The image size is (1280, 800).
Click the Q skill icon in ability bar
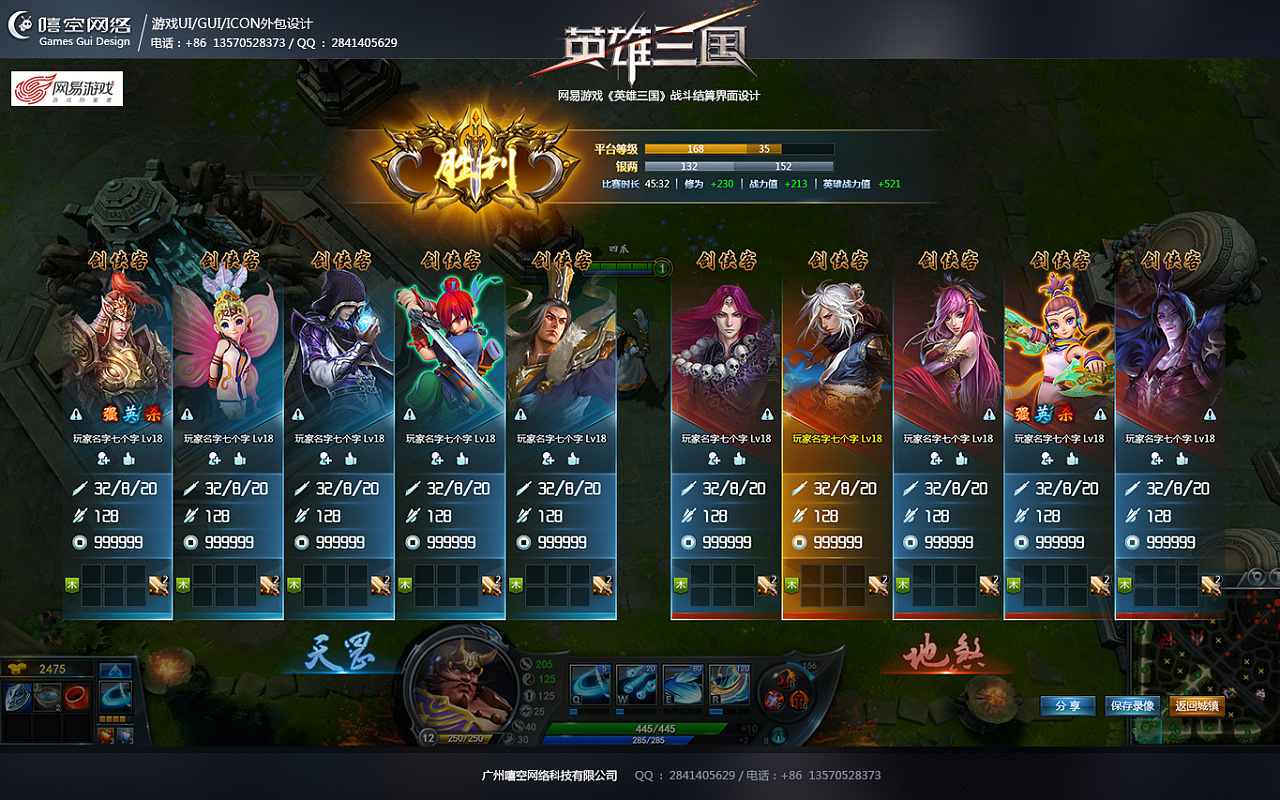point(592,684)
